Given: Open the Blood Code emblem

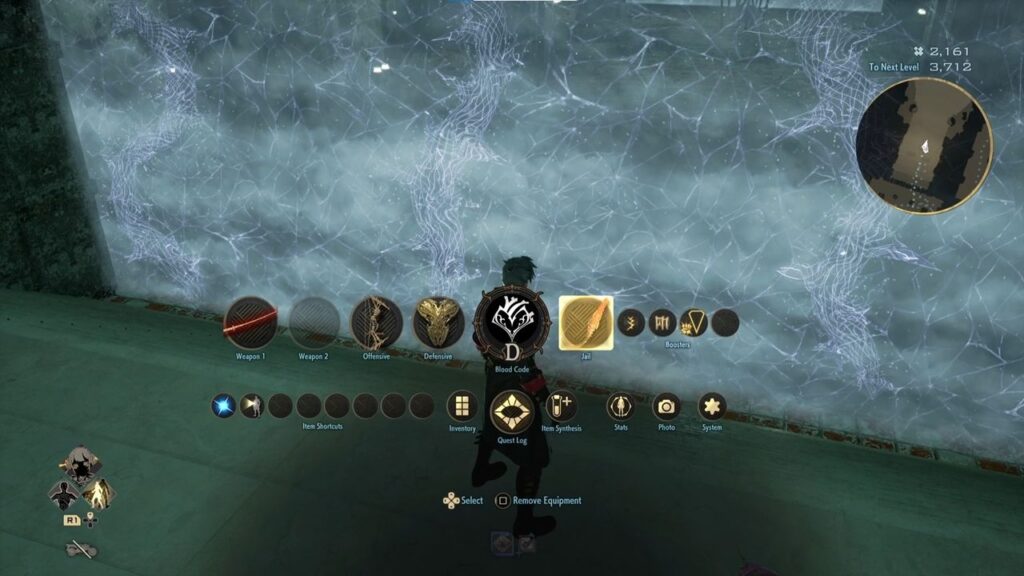Looking at the screenshot, I should [510, 322].
